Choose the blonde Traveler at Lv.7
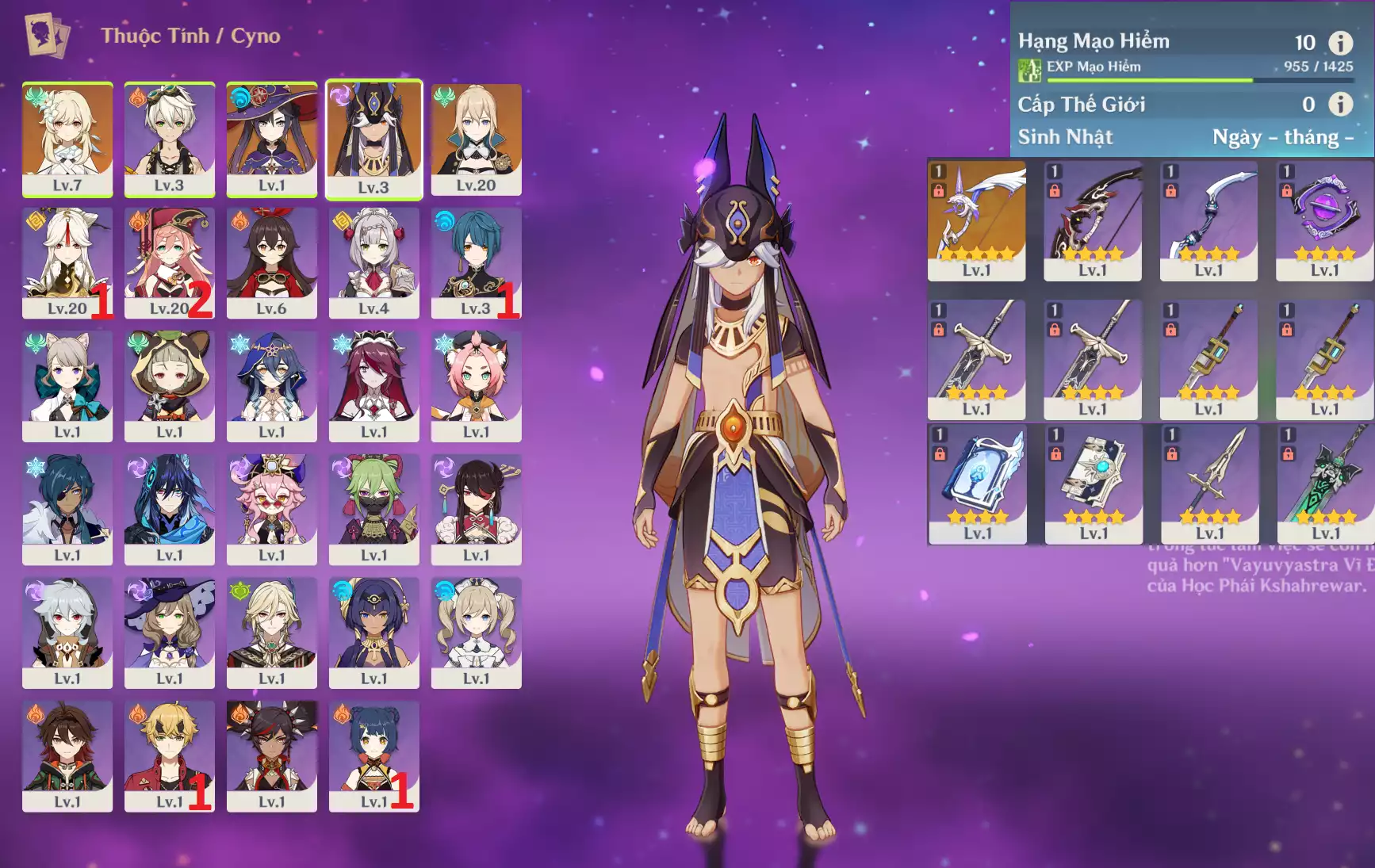 pos(67,138)
